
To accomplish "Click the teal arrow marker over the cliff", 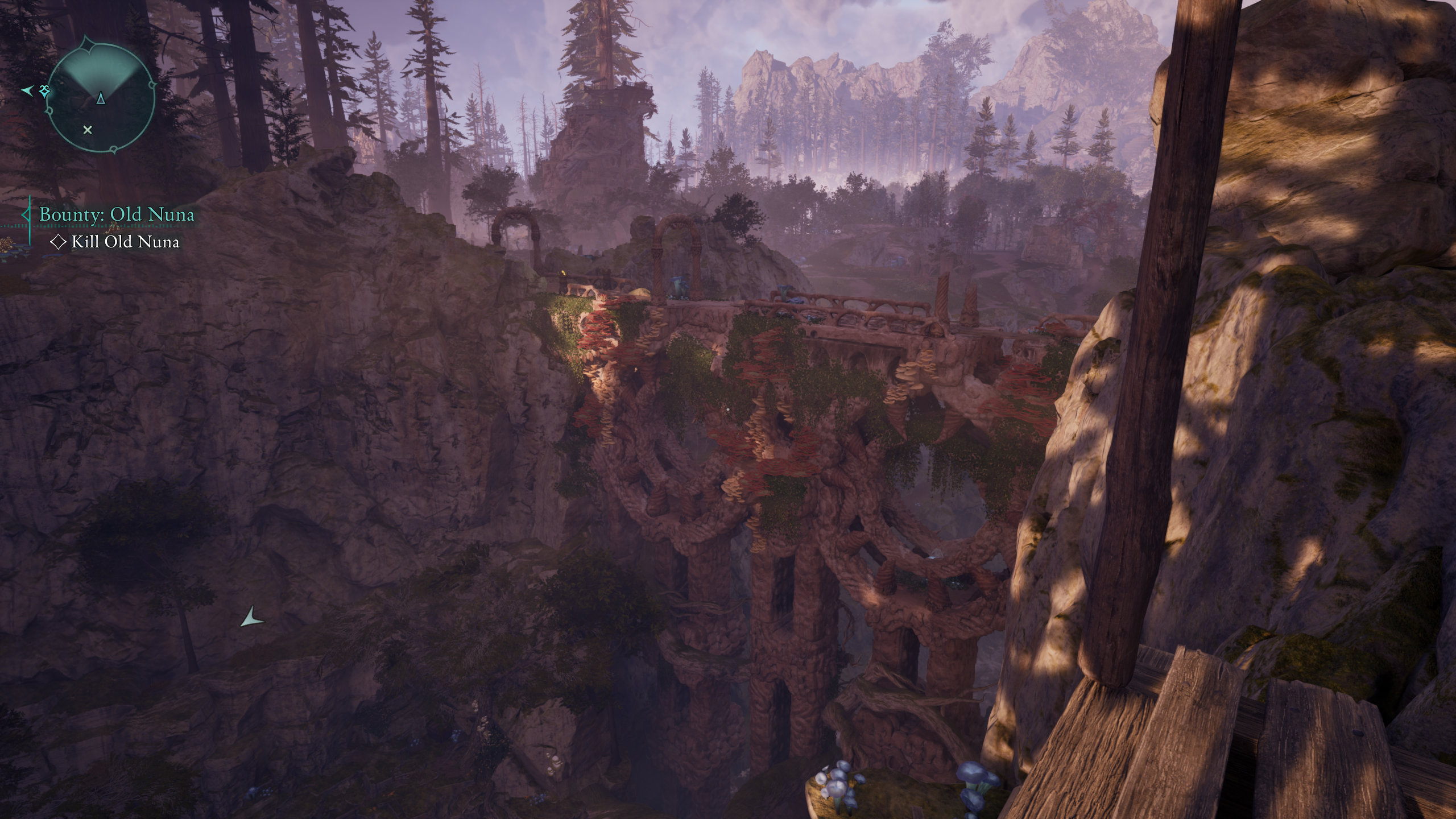I will point(251,618).
